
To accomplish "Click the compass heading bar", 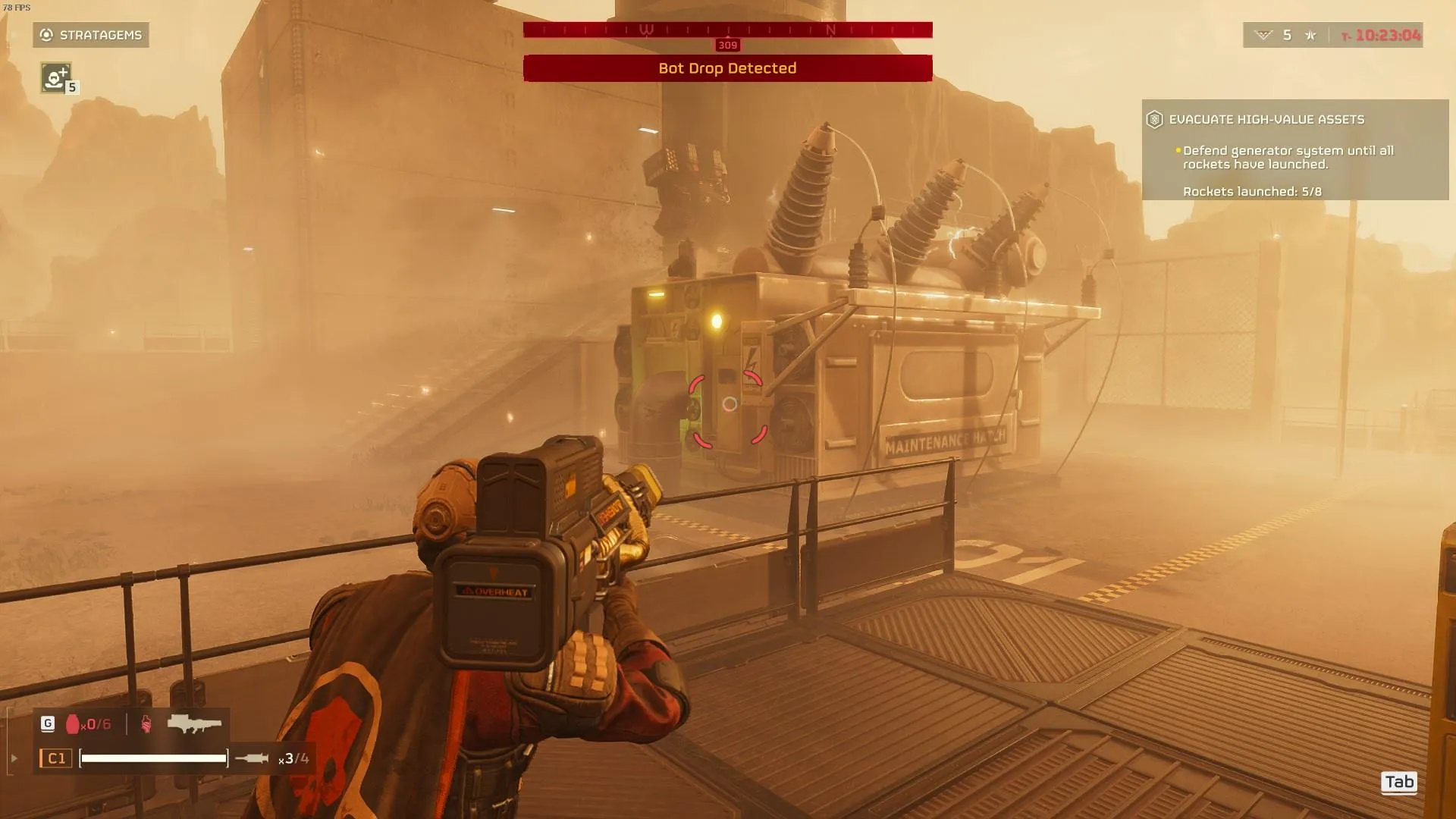I will (727, 30).
